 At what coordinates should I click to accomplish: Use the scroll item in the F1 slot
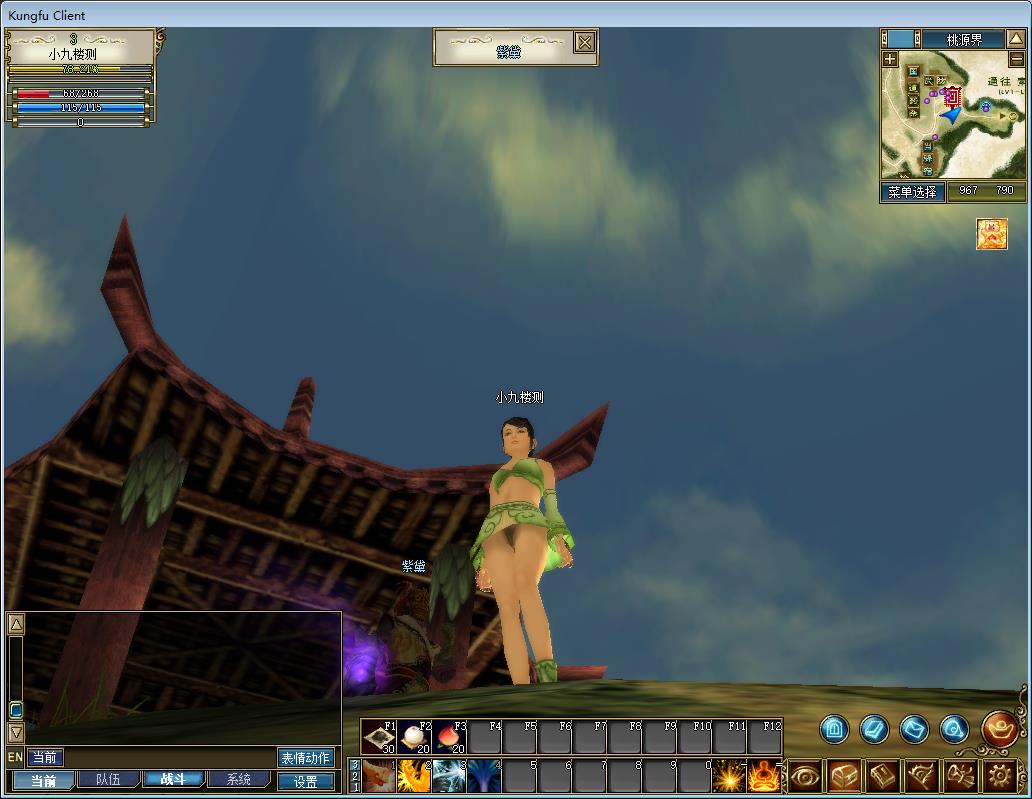(379, 737)
